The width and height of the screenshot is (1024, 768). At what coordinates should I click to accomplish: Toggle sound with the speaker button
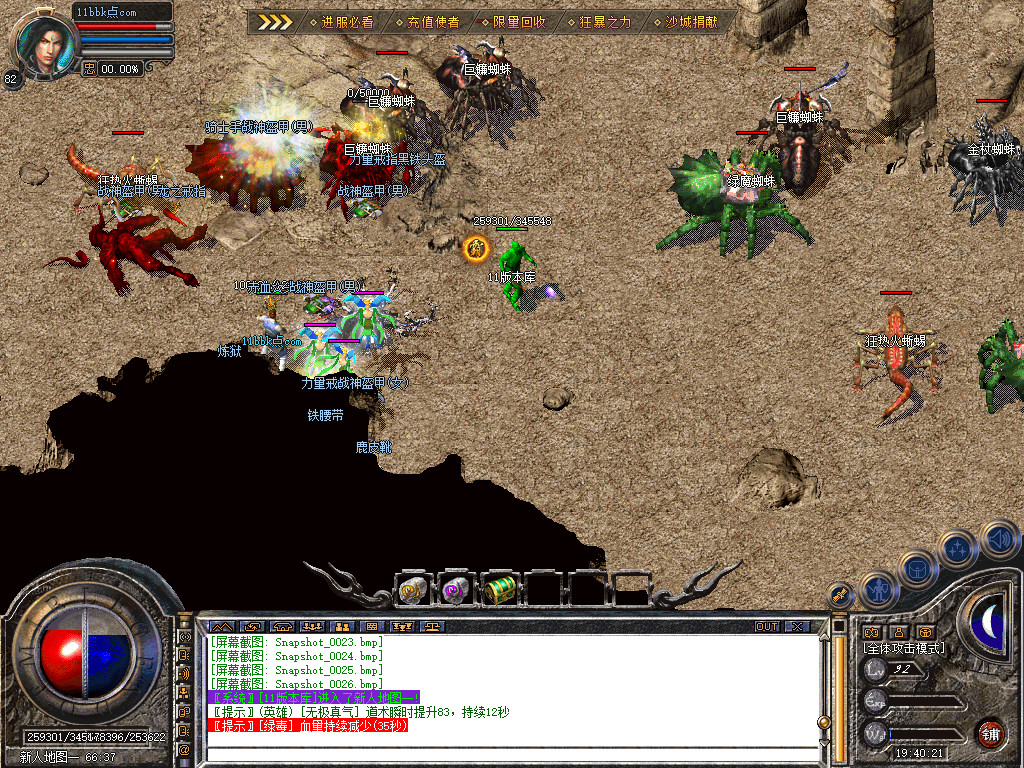(x=998, y=538)
